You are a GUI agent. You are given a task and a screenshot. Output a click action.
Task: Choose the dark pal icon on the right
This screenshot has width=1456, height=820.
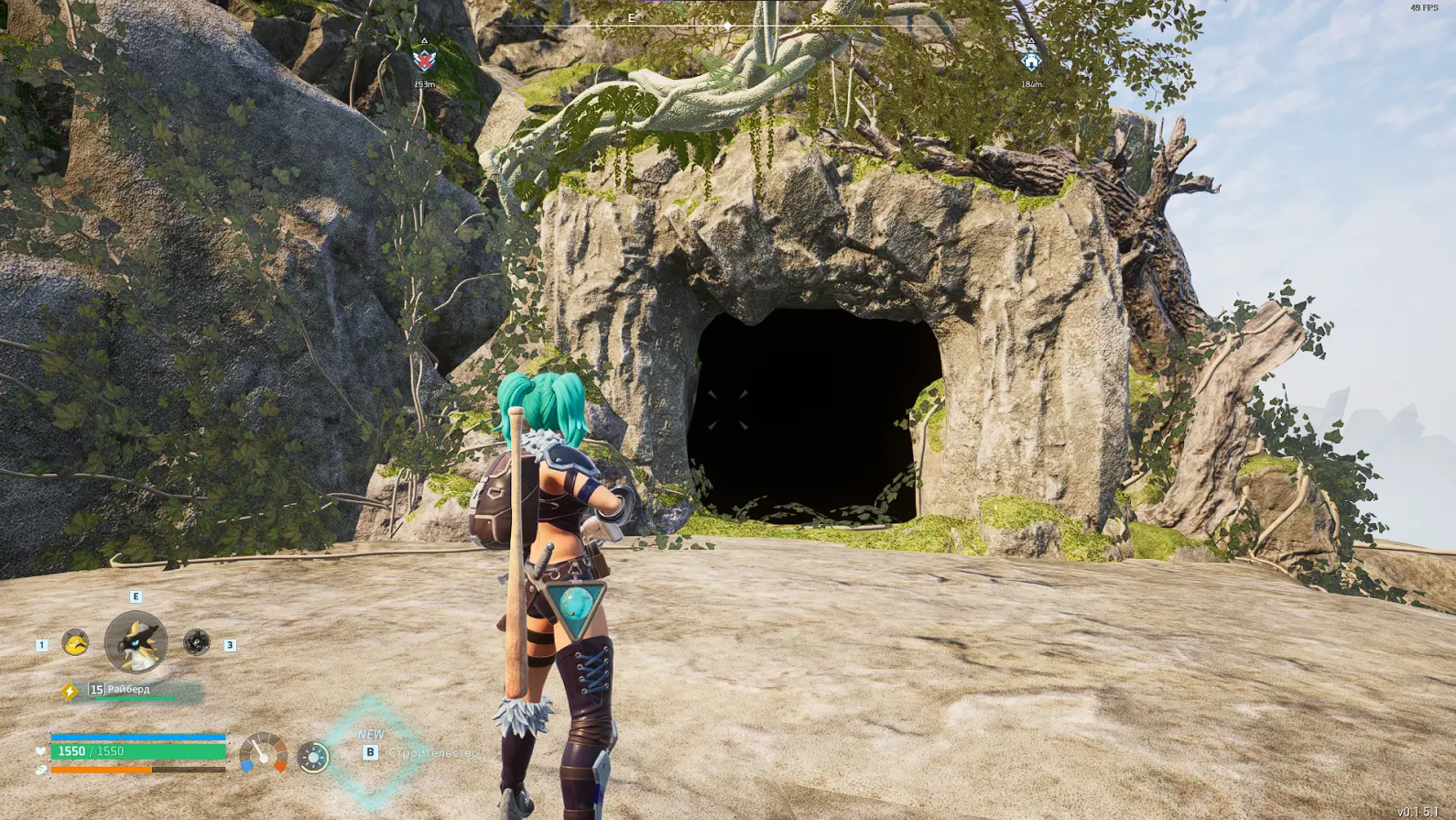[x=196, y=642]
